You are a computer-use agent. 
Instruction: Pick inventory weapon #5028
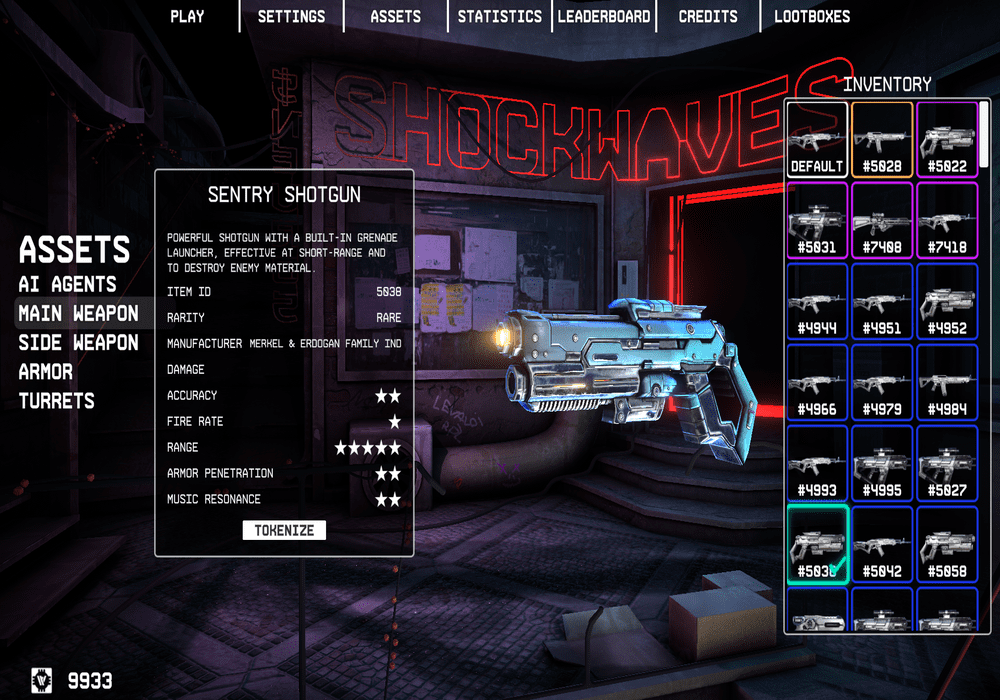(x=882, y=139)
